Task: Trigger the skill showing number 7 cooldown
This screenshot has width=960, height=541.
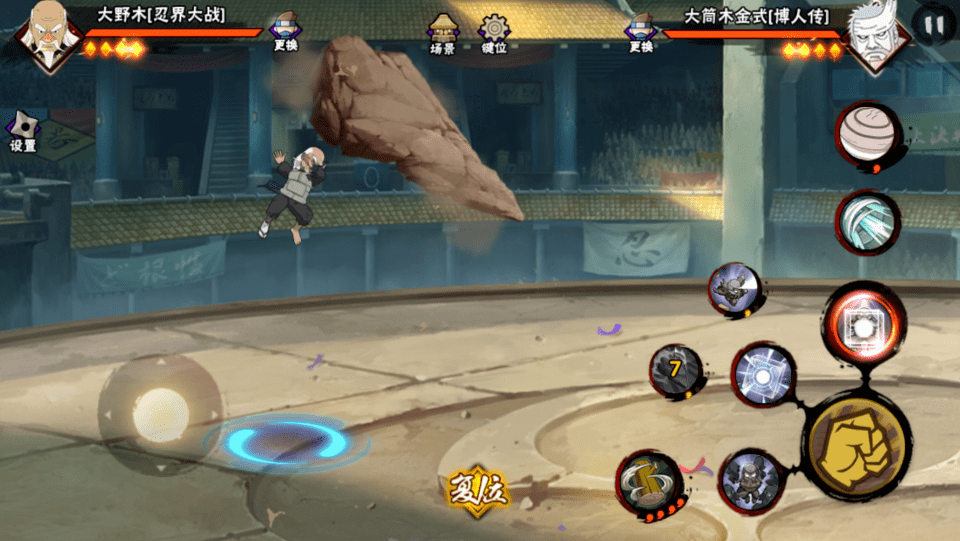Action: (675, 370)
